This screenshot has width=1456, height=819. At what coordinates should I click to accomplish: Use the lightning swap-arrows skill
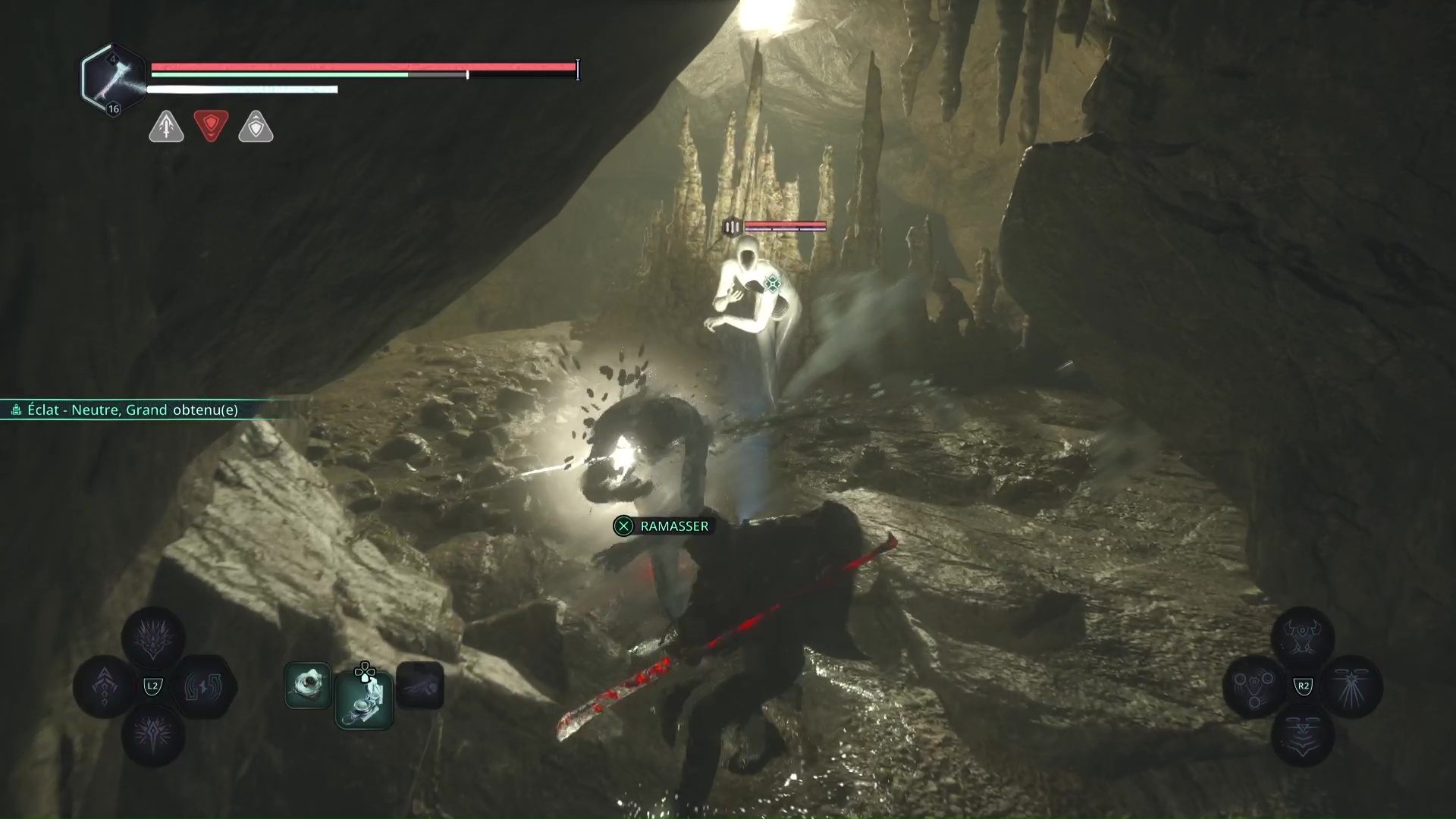click(203, 686)
